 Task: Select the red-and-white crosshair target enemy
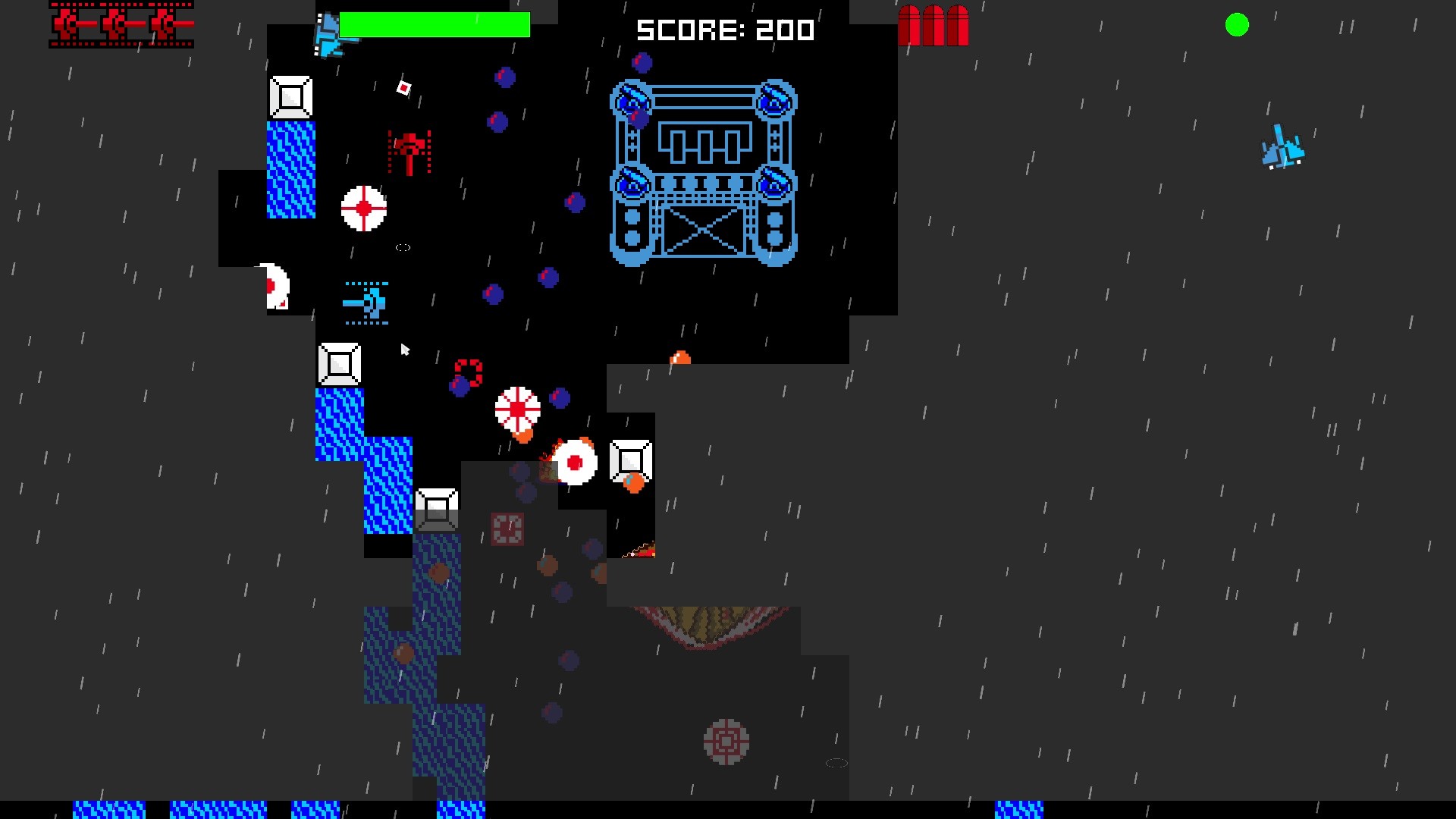point(362,206)
